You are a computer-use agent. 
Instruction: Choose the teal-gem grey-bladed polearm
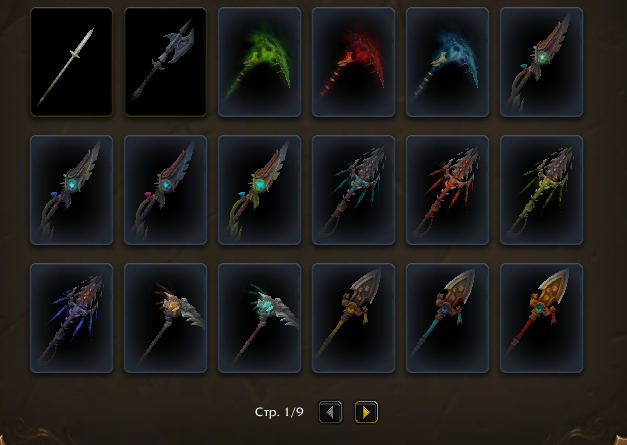259,318
